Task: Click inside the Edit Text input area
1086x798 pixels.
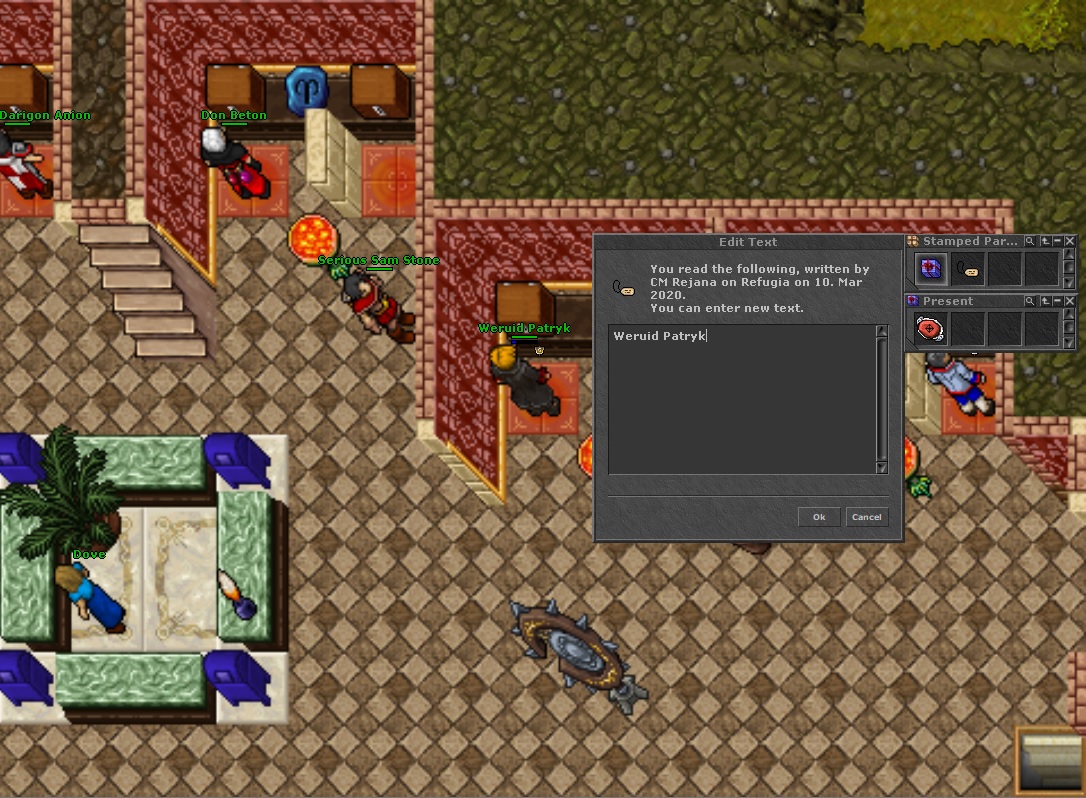Action: [x=742, y=400]
